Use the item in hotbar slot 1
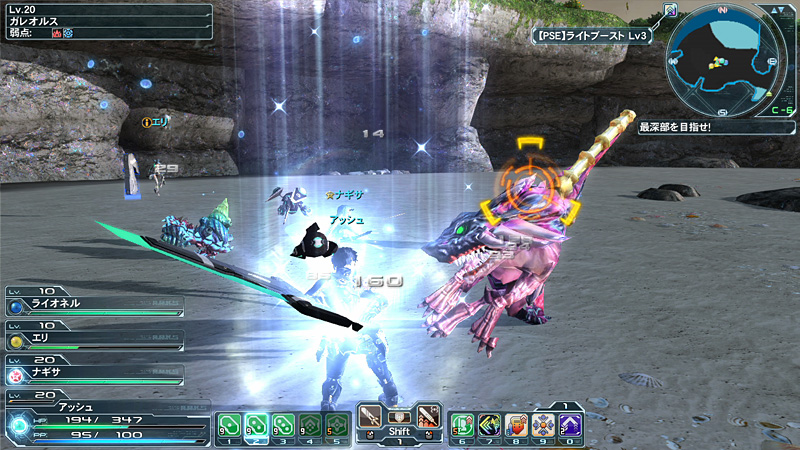The height and width of the screenshot is (450, 800). point(229,425)
